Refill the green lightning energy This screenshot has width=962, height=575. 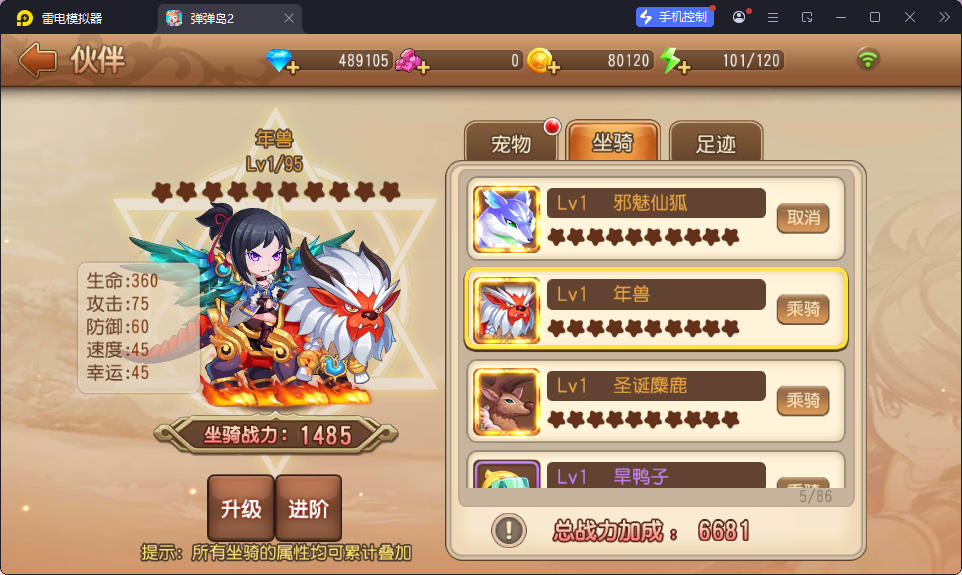pos(684,67)
